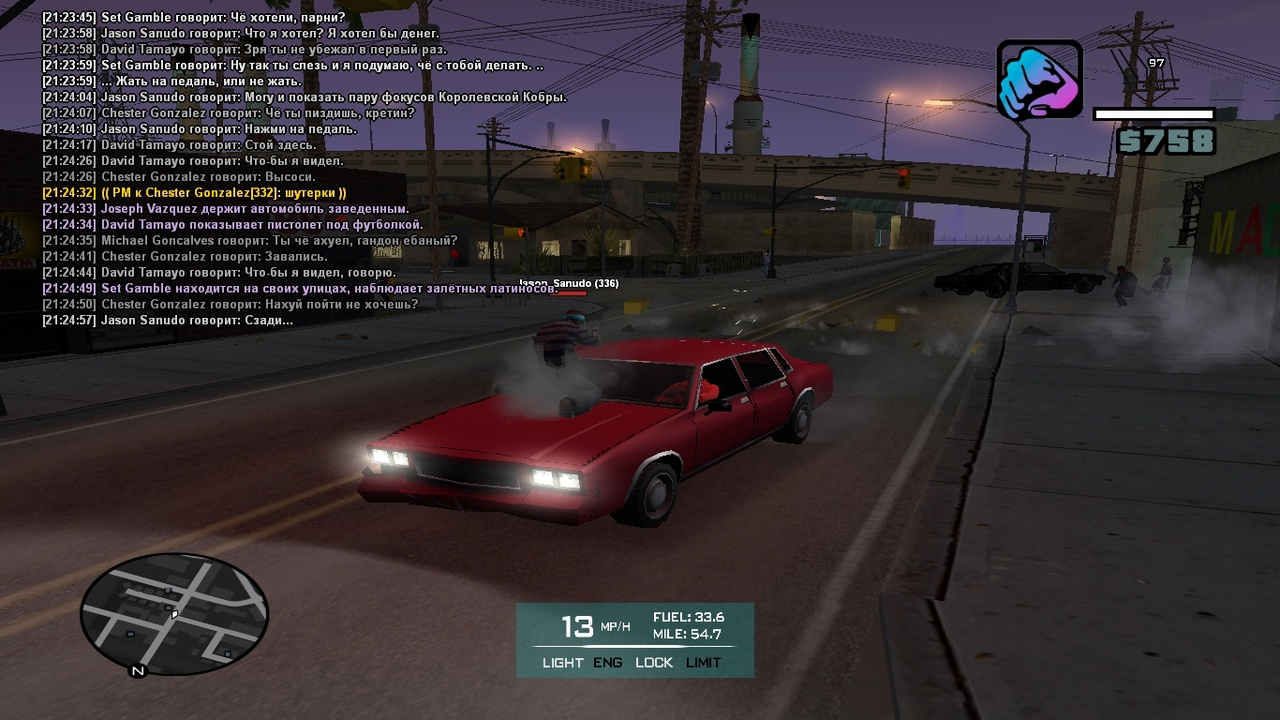Click the Jason Sanudo (336) name tag
This screenshot has width=1280, height=720.
pyautogui.click(x=569, y=284)
